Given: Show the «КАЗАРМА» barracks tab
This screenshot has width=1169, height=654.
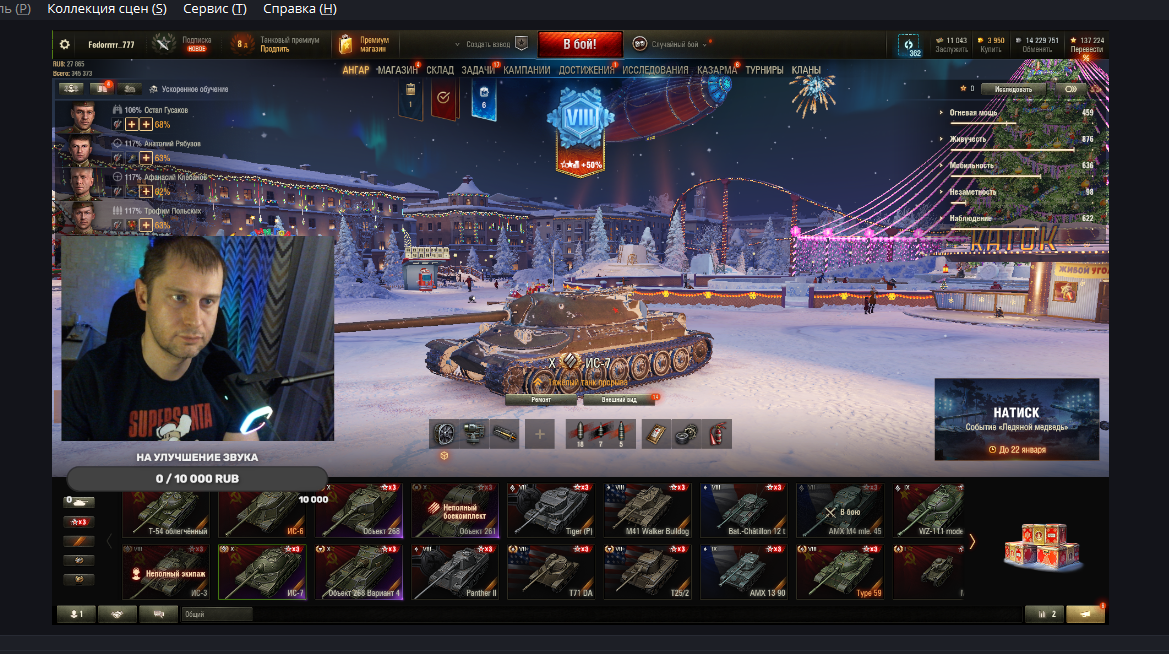Looking at the screenshot, I should pos(717,70).
